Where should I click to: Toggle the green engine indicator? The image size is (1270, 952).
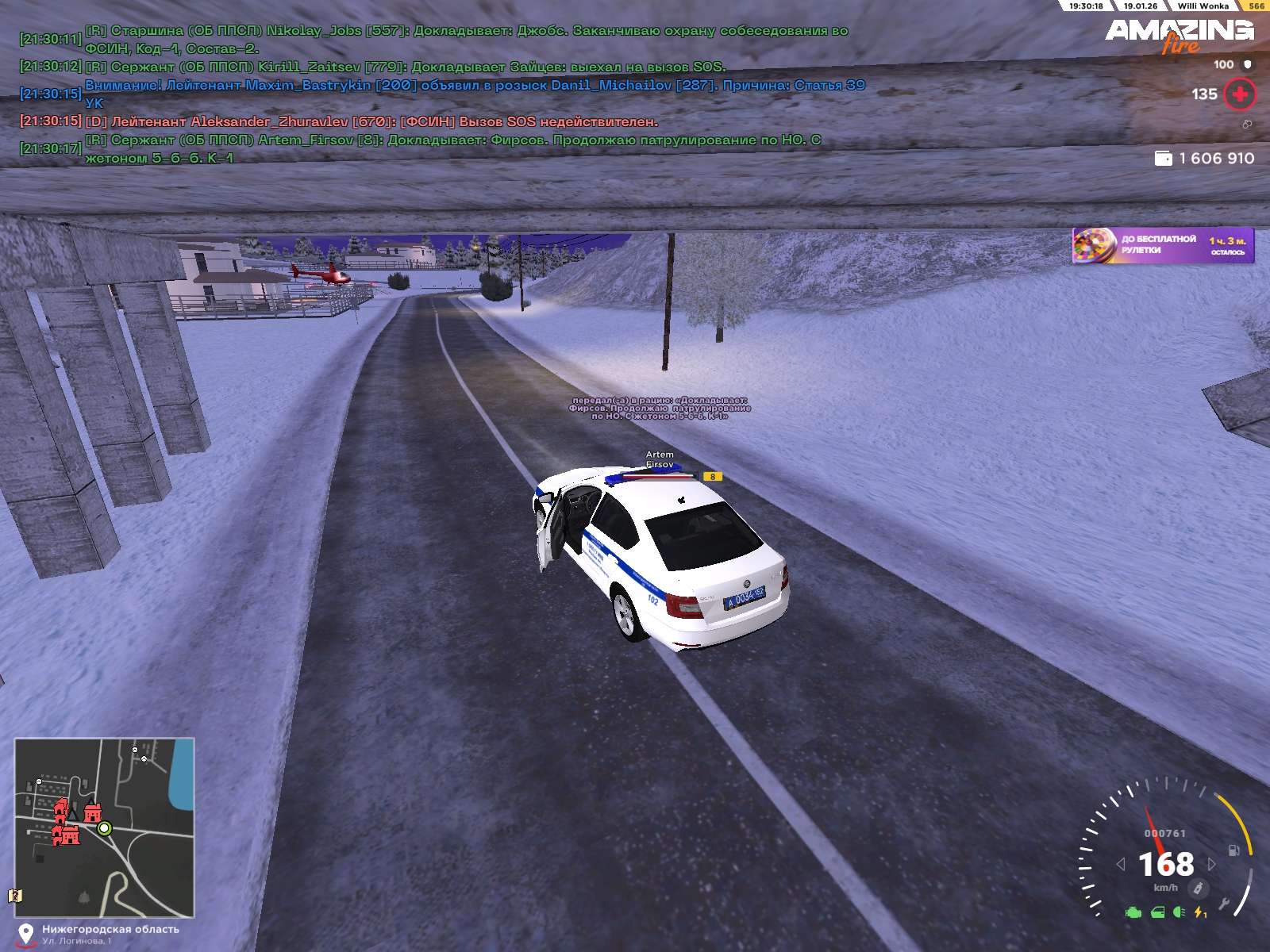coord(1133,913)
